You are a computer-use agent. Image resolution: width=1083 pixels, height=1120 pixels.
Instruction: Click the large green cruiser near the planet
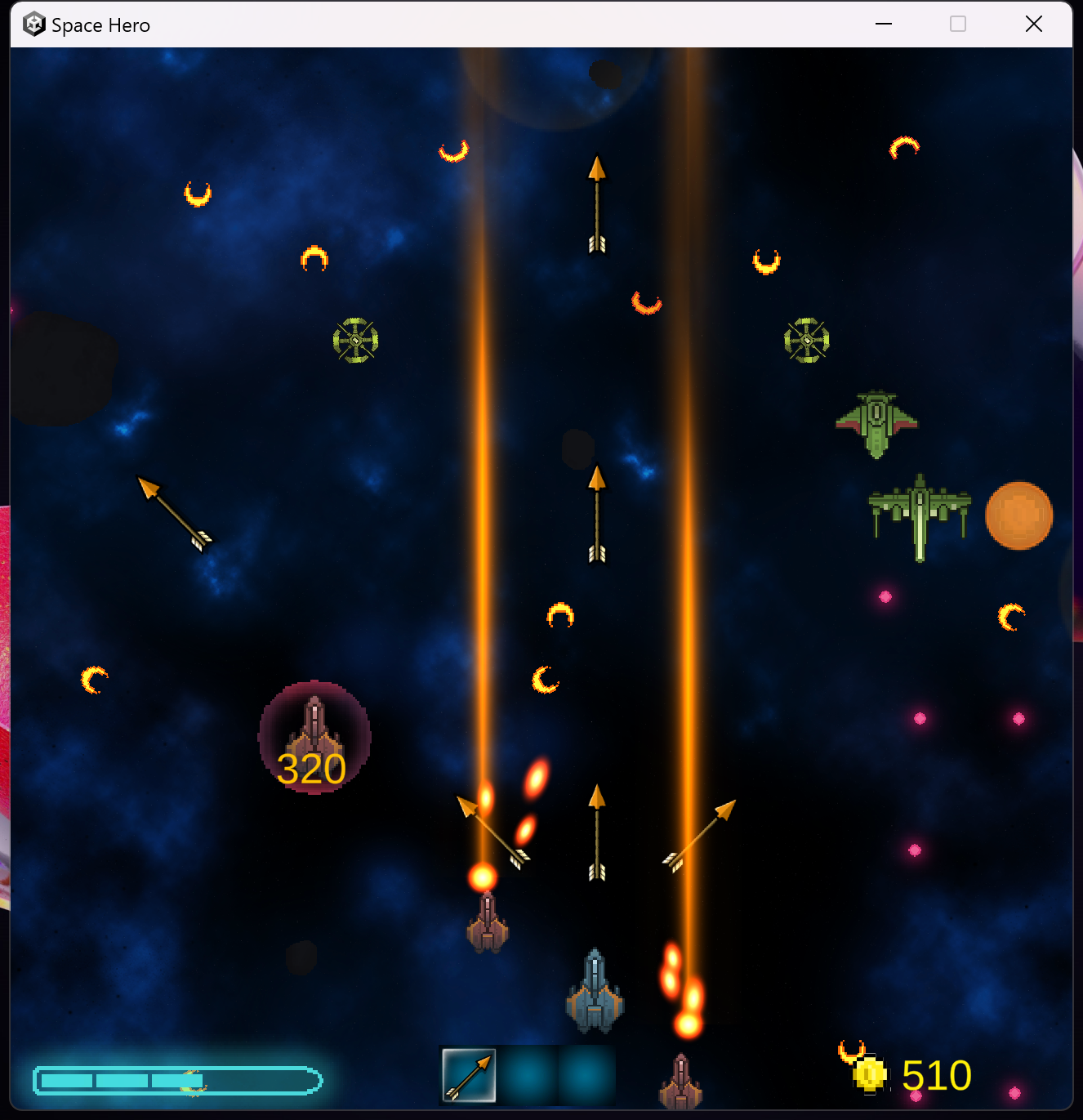[919, 515]
